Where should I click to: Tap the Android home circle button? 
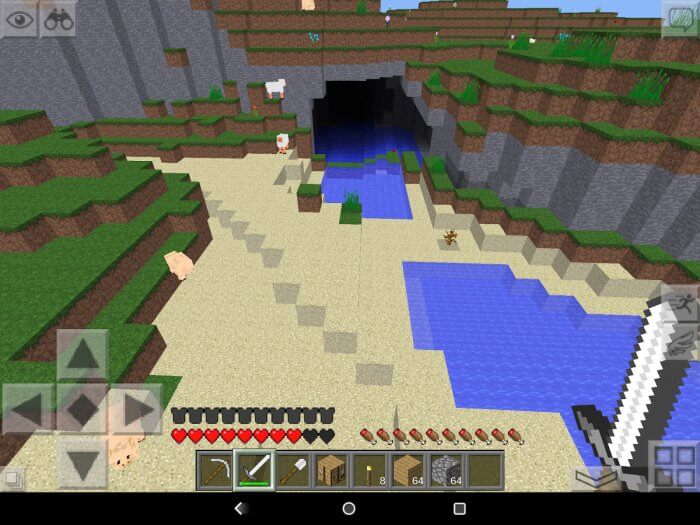(x=349, y=509)
